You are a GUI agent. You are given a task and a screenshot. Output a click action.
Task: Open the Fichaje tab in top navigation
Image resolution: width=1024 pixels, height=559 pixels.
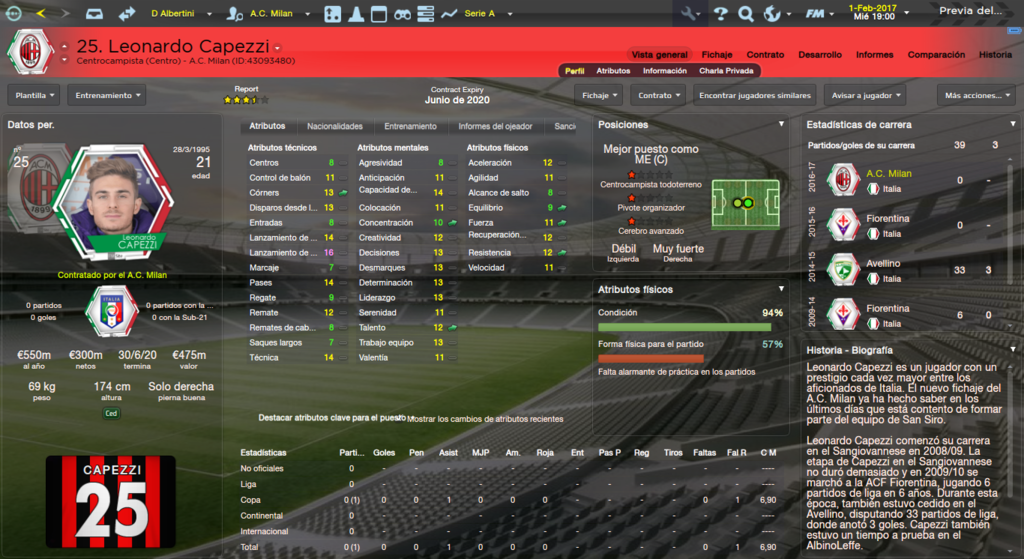tap(717, 54)
